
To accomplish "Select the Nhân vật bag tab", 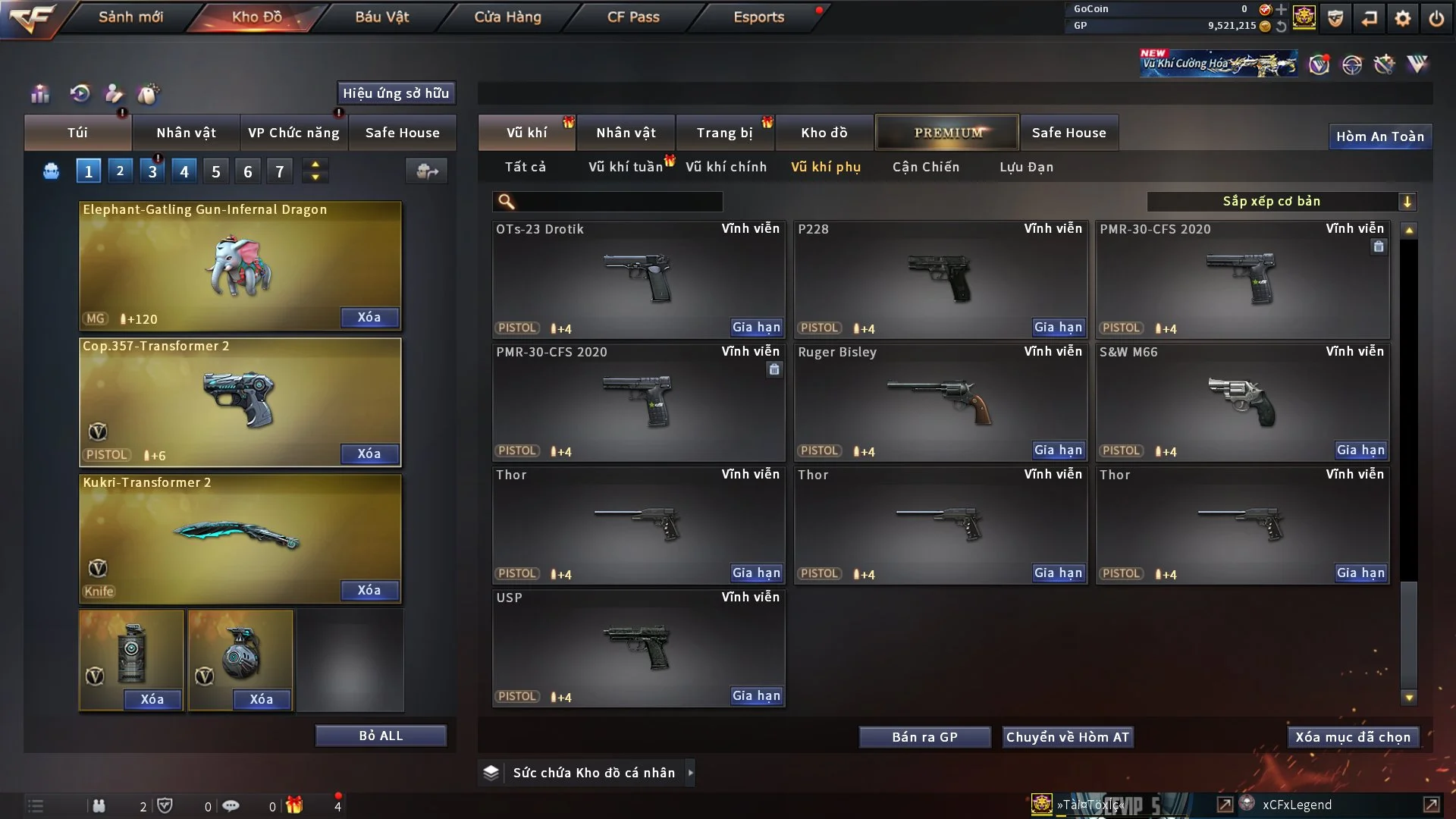I will 186,133.
